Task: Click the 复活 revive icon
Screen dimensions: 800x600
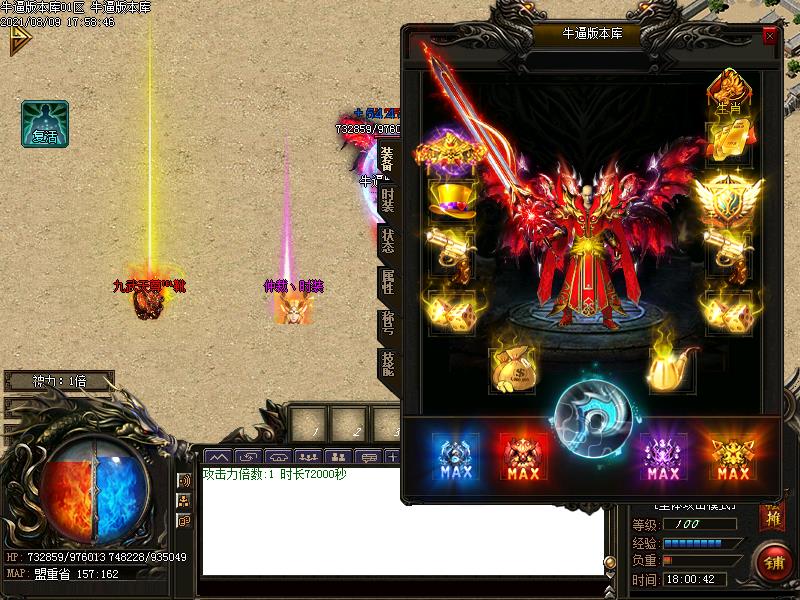Action: pyautogui.click(x=45, y=124)
